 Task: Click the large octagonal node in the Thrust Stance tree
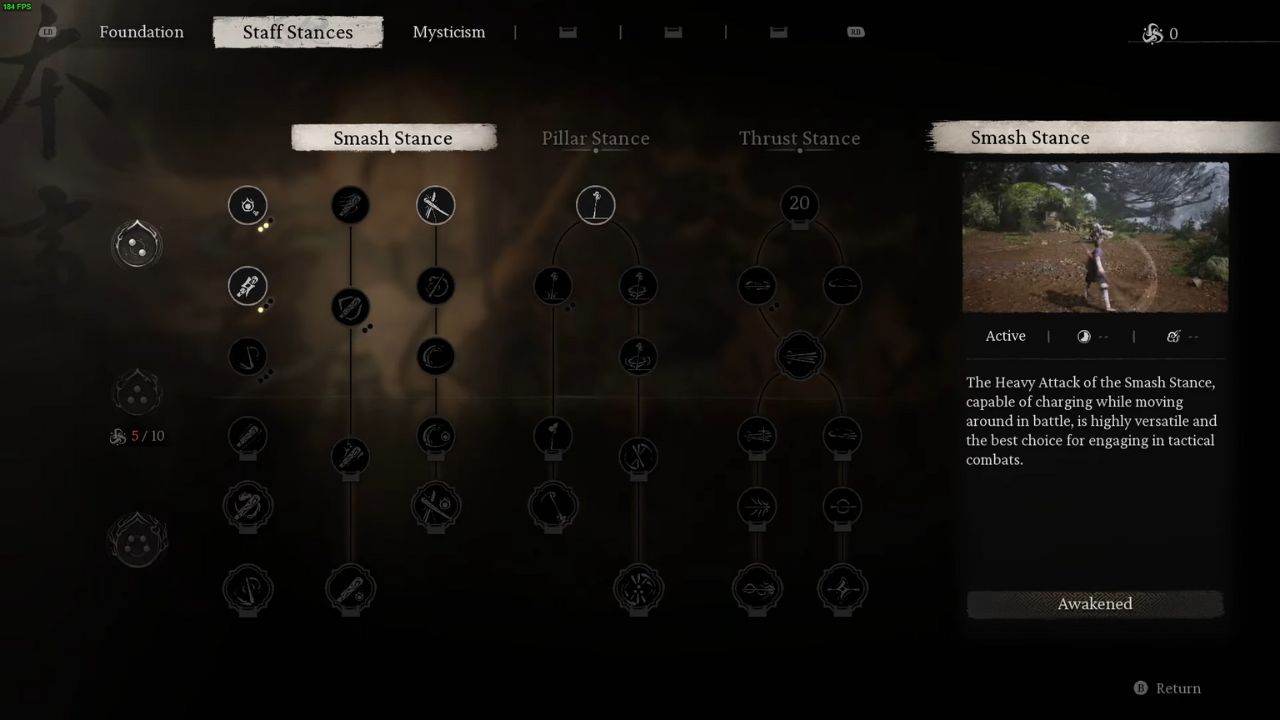tap(800, 355)
